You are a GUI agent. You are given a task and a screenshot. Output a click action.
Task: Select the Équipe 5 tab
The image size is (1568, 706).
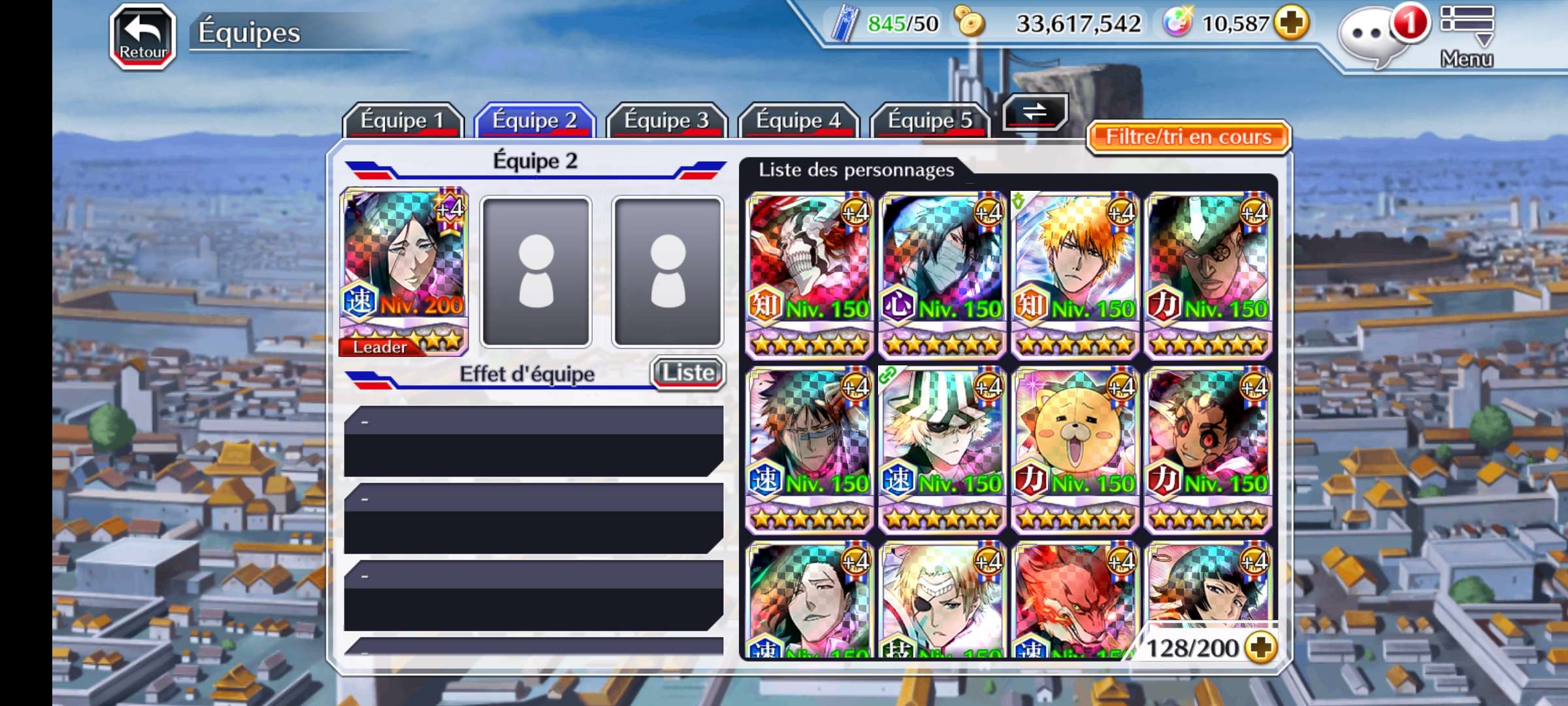930,120
